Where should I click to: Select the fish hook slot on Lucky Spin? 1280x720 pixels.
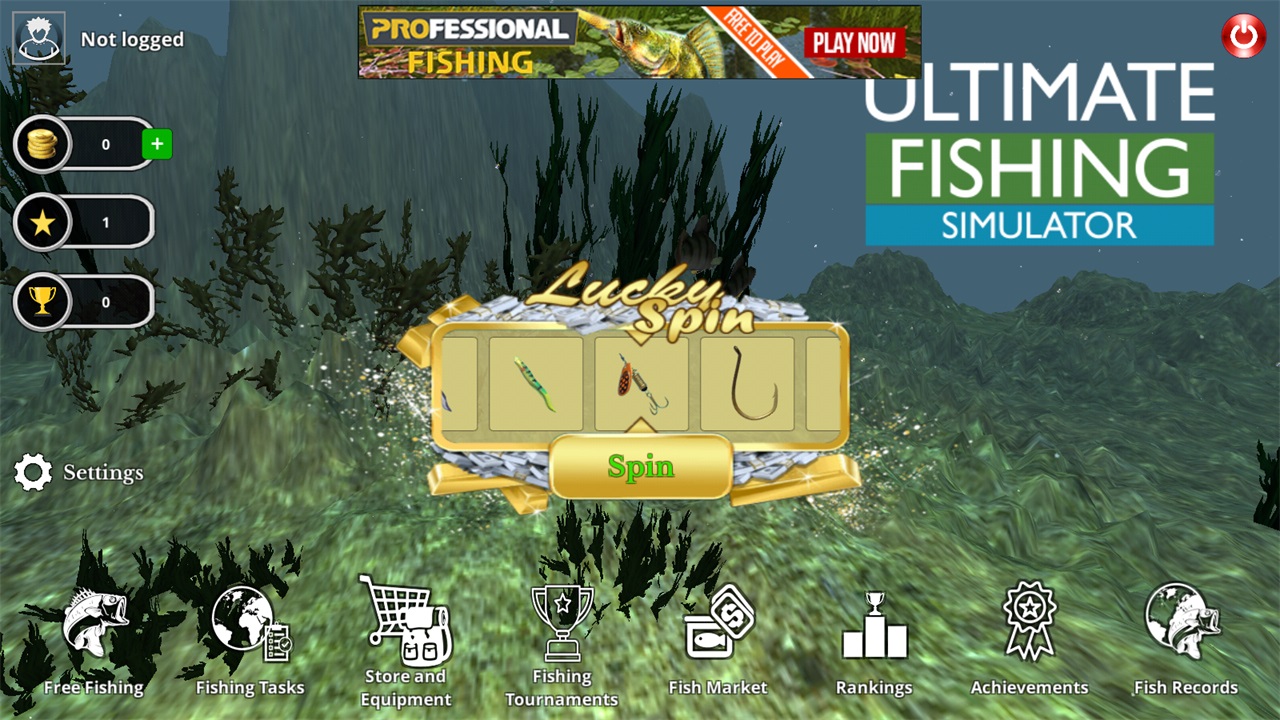(x=746, y=385)
